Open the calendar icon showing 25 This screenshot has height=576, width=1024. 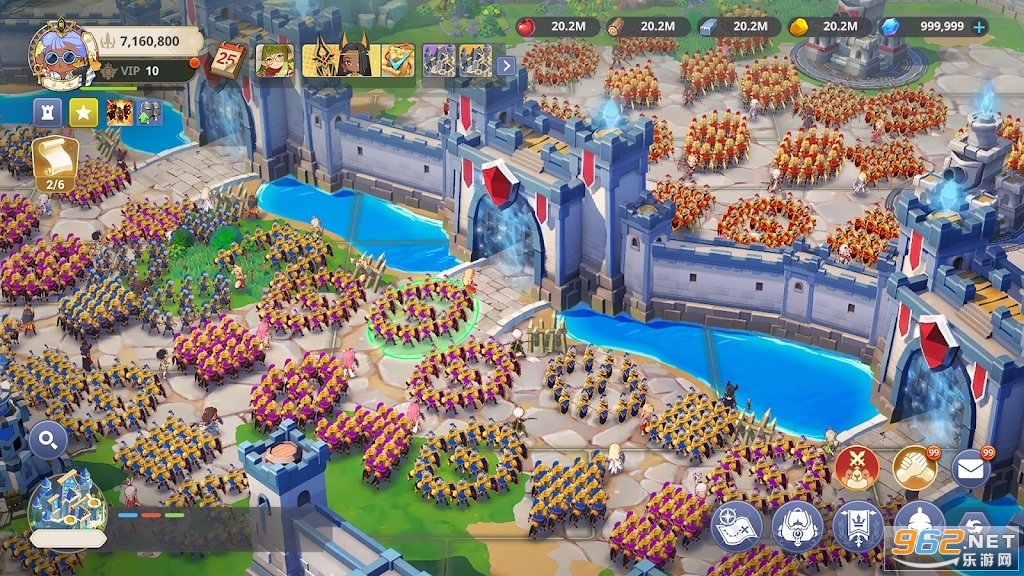229,62
